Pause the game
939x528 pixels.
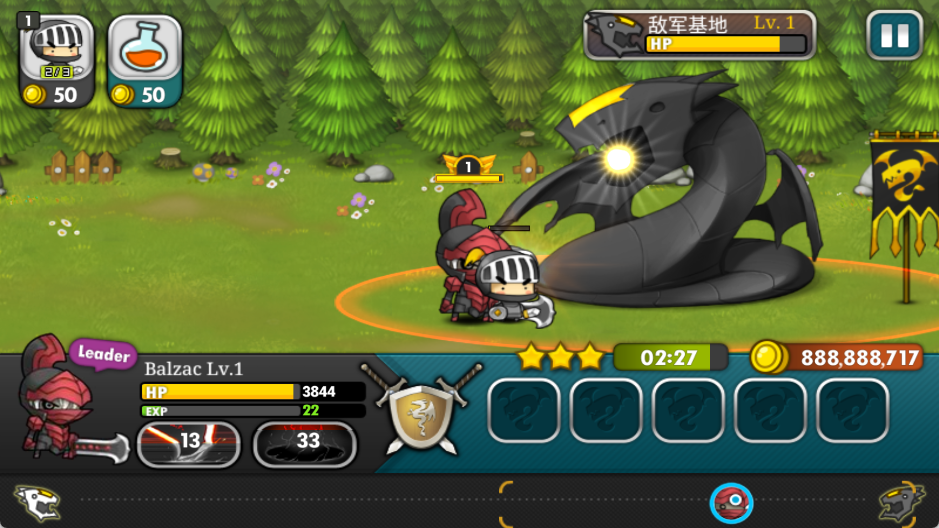(x=894, y=37)
